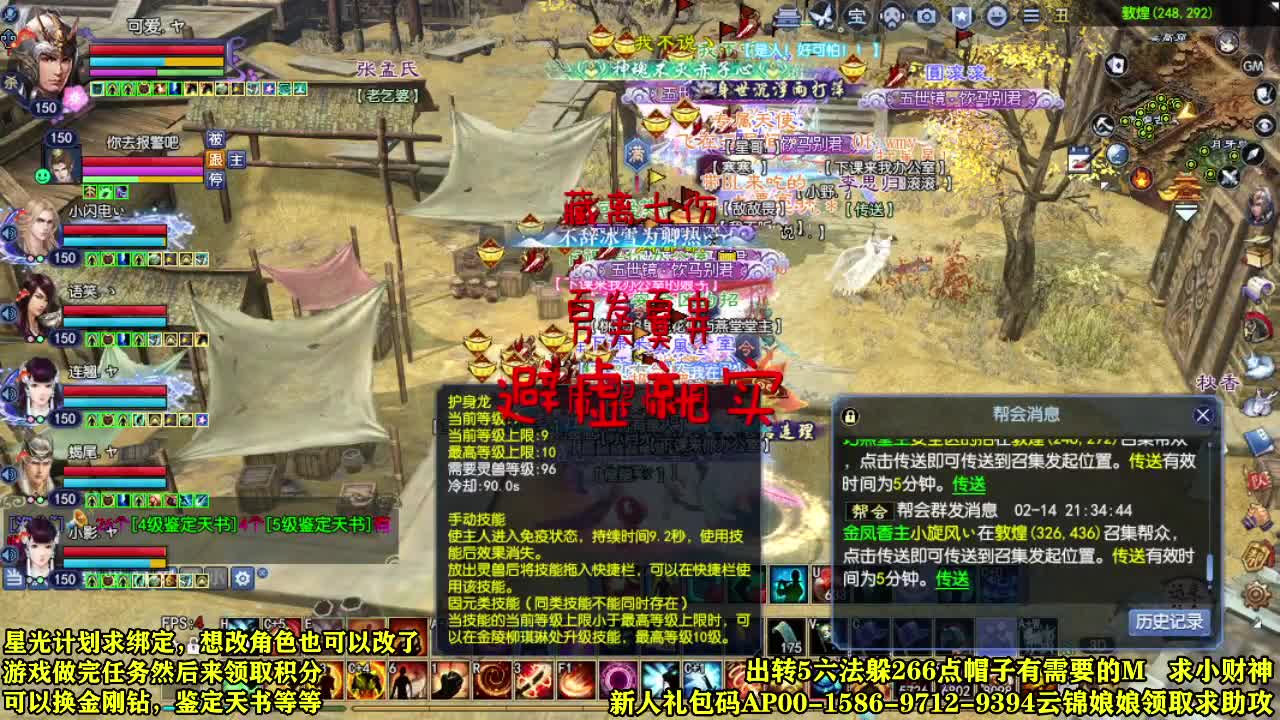Select the crossed-swords PK icon near minimap
Viewport: 1280px width, 720px height.
point(1229,176)
